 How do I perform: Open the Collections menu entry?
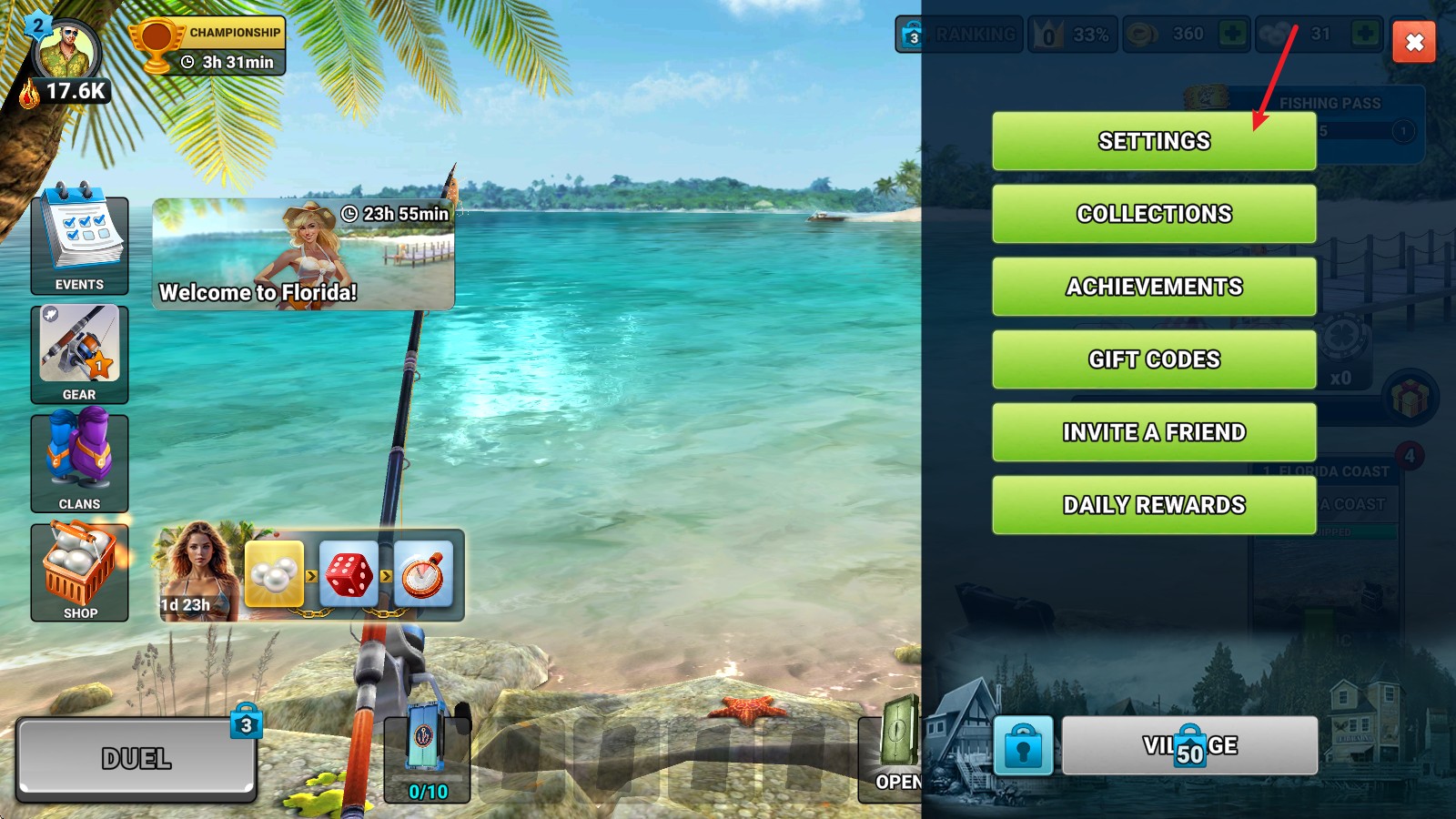(1154, 214)
